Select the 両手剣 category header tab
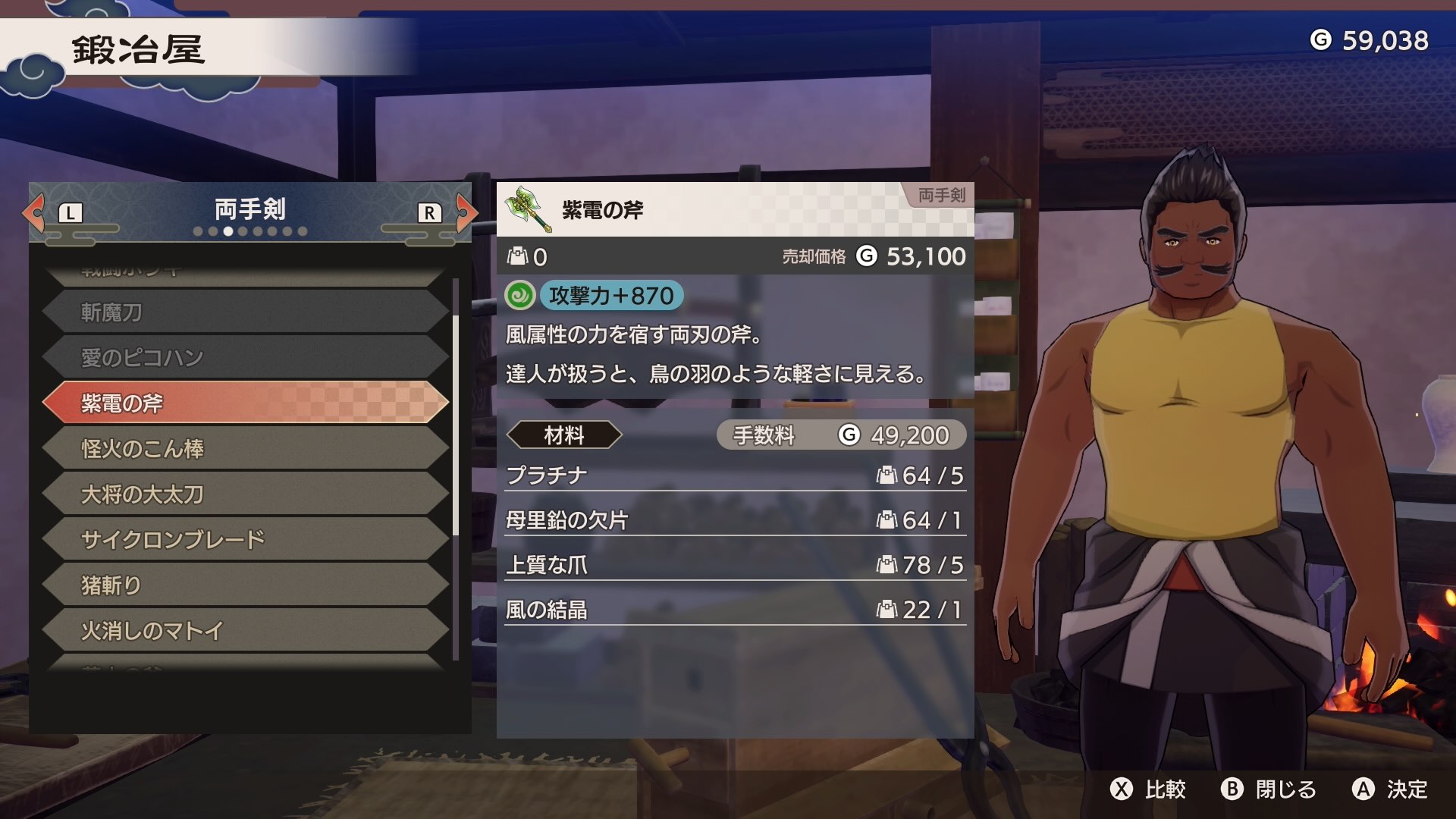Screen dimensions: 1456x819 coord(250,210)
